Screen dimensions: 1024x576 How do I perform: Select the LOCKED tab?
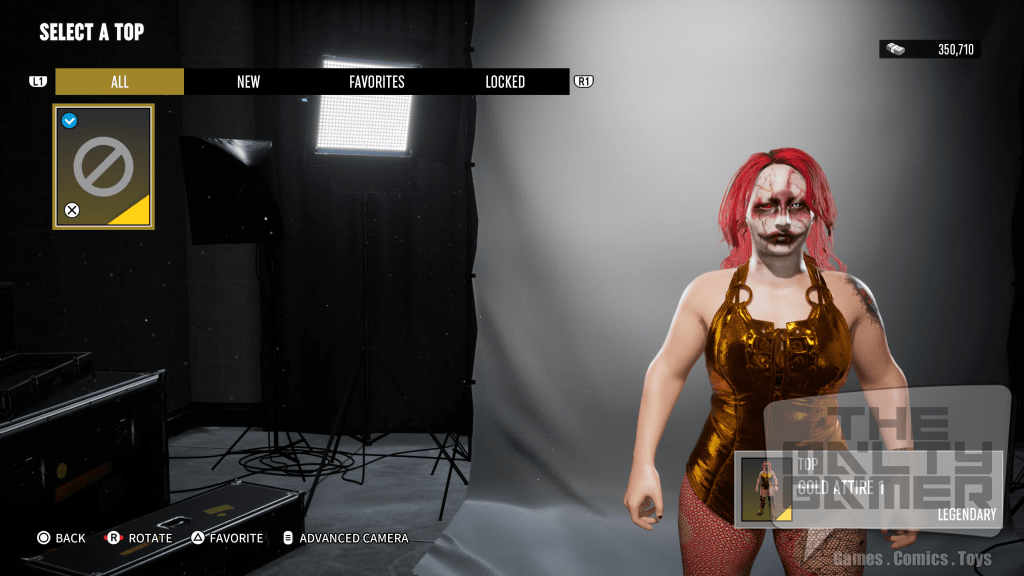[505, 82]
